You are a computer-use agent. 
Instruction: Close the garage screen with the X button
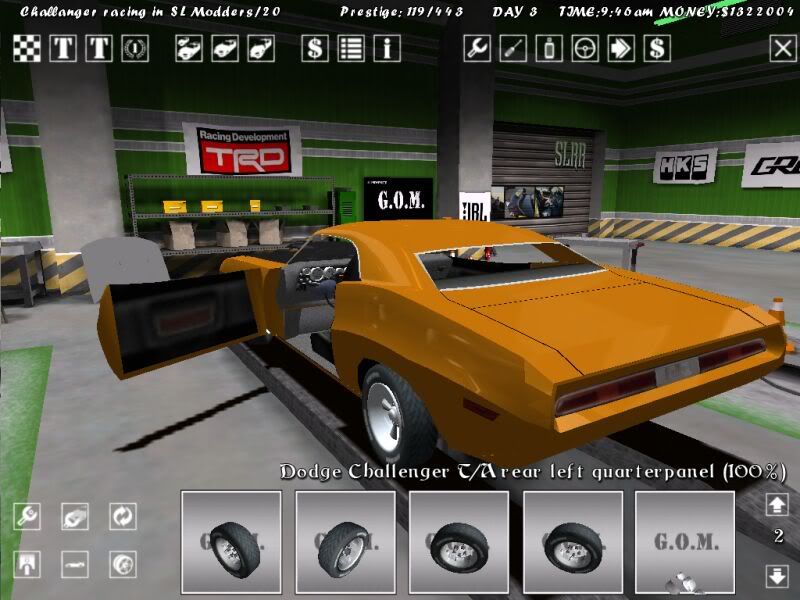(782, 48)
